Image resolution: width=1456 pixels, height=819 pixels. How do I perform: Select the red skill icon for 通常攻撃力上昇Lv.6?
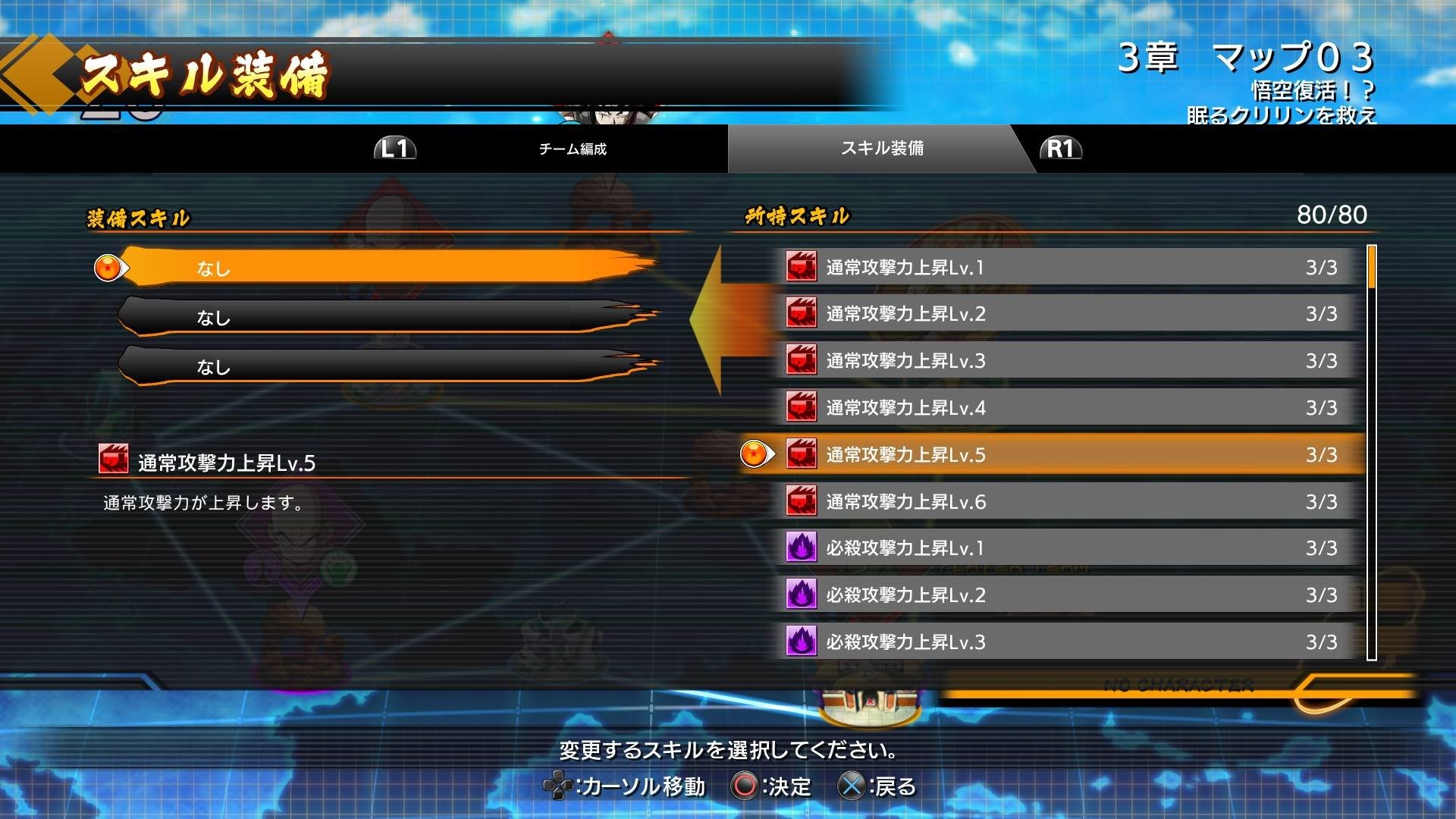(800, 501)
